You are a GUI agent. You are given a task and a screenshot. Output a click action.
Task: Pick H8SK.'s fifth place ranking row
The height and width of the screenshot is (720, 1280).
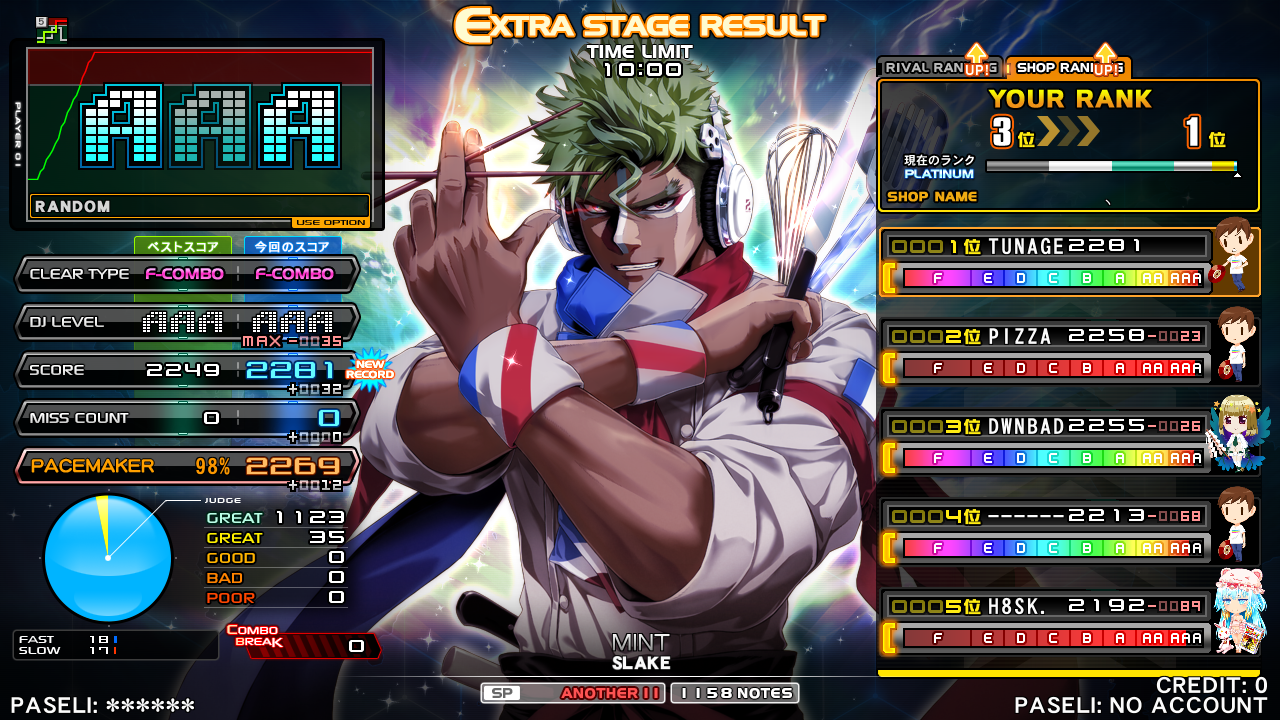(1045, 622)
